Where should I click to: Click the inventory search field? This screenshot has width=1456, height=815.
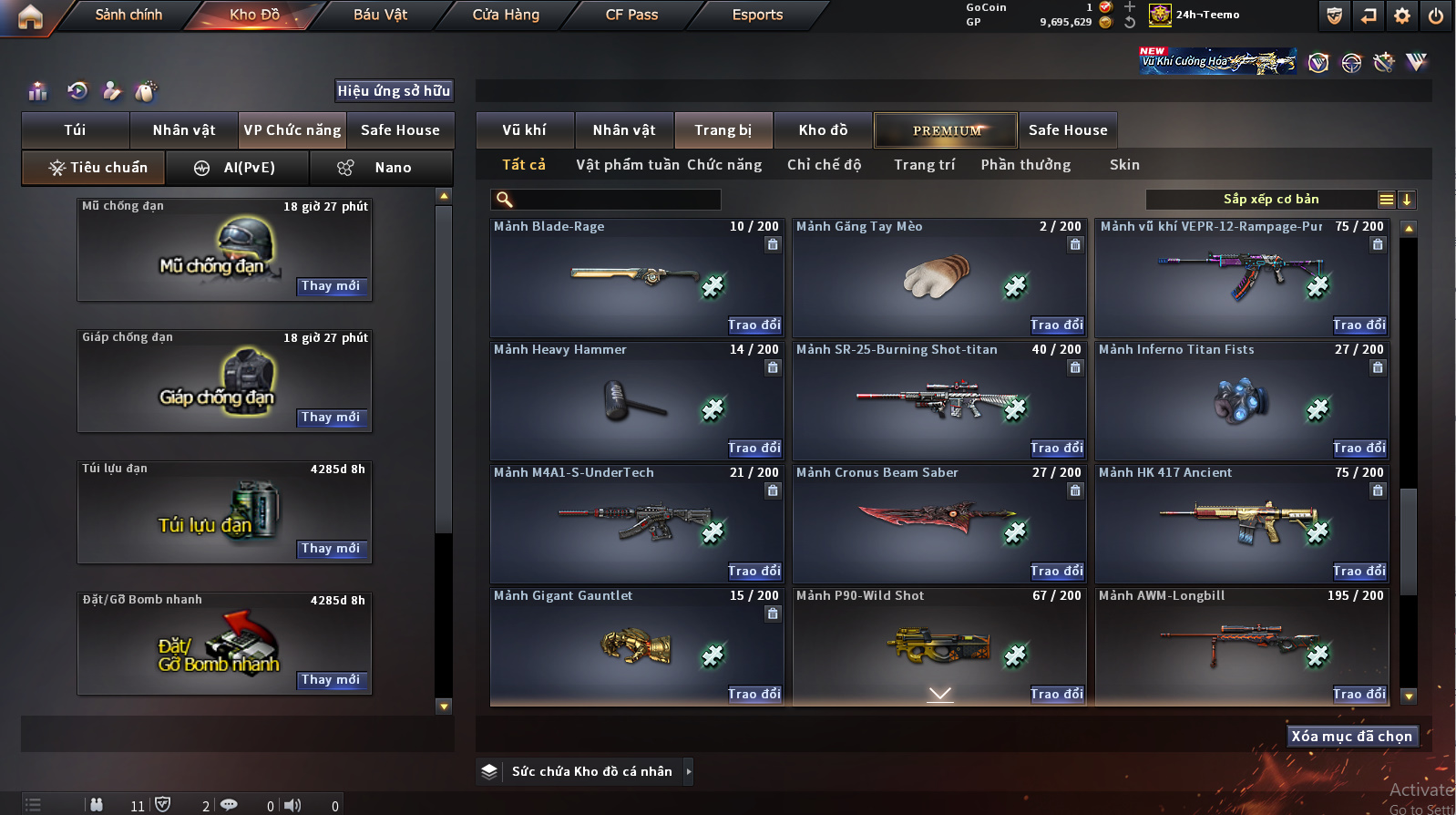(x=616, y=200)
